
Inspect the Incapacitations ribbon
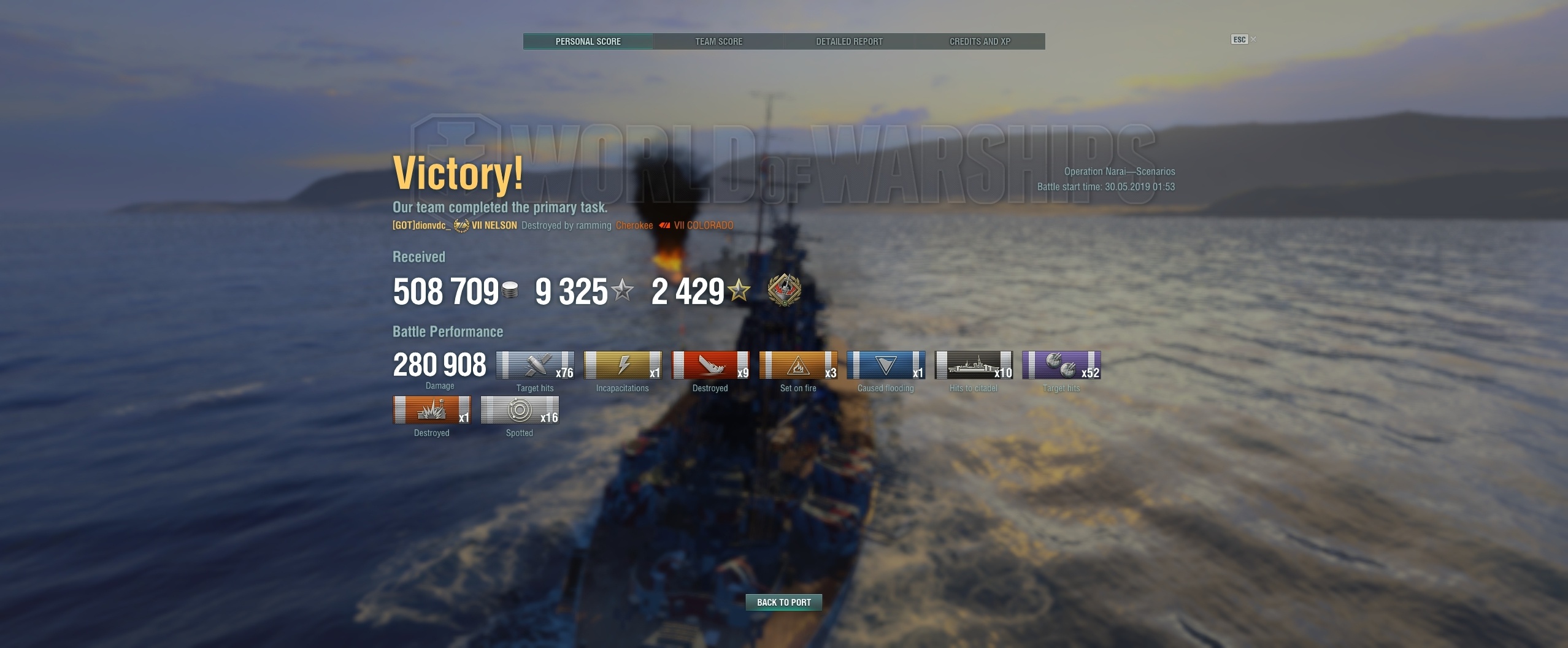pos(622,365)
